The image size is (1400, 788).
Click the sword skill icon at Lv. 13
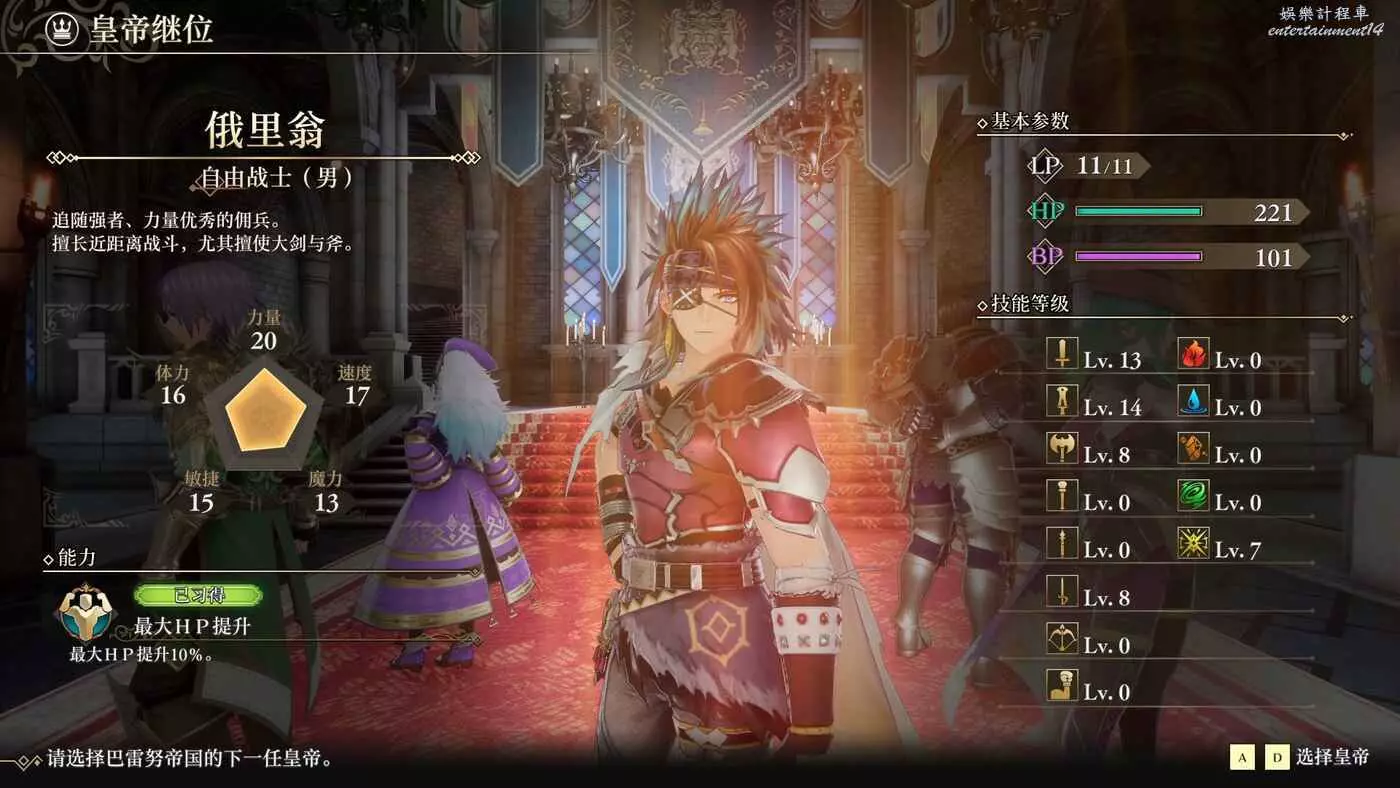[1061, 353]
